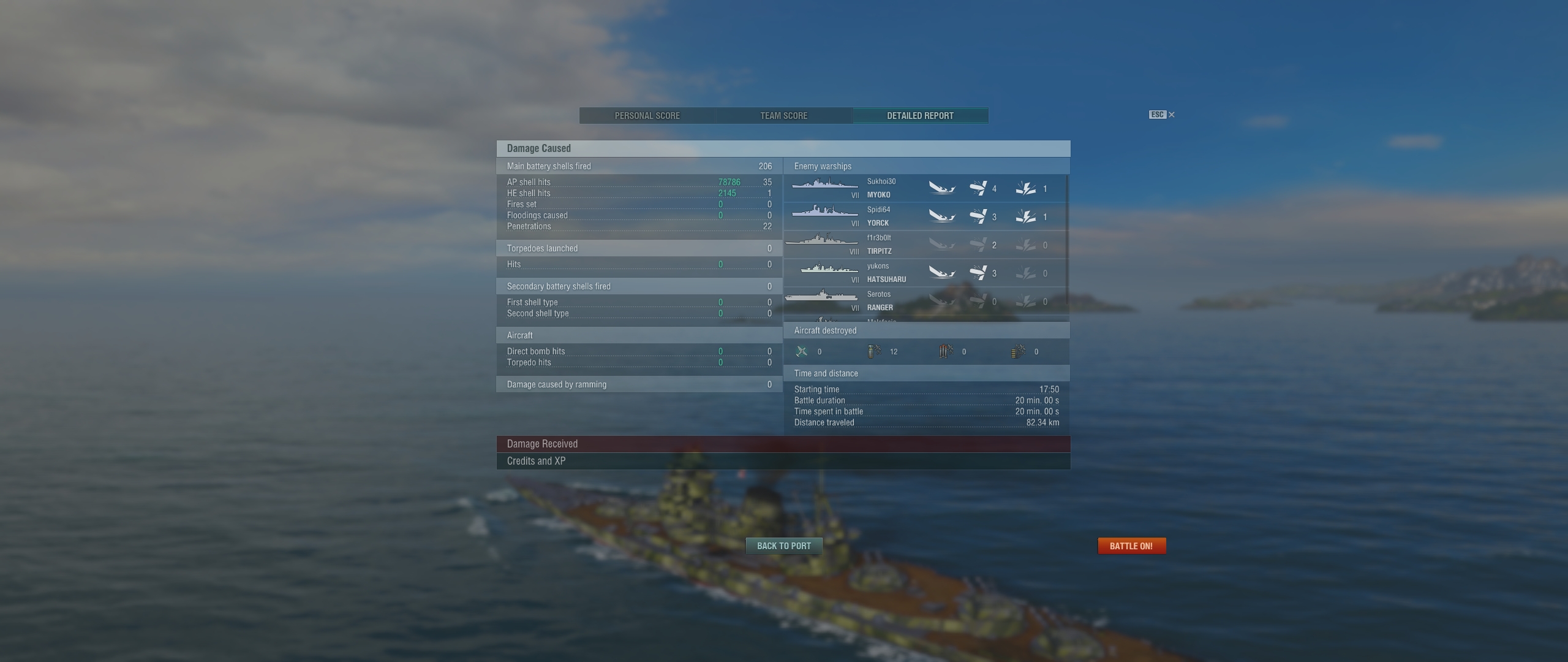The width and height of the screenshot is (1568, 662).
Task: Collapse the Damage Caused section header
Action: [783, 148]
